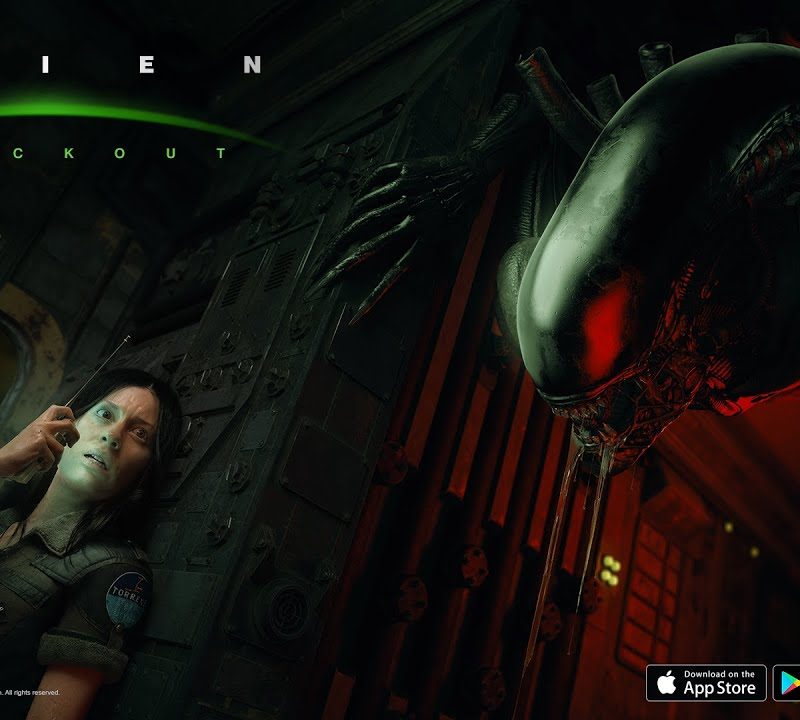Open the Google Play store badge
This screenshot has height=720, width=800.
click(788, 683)
